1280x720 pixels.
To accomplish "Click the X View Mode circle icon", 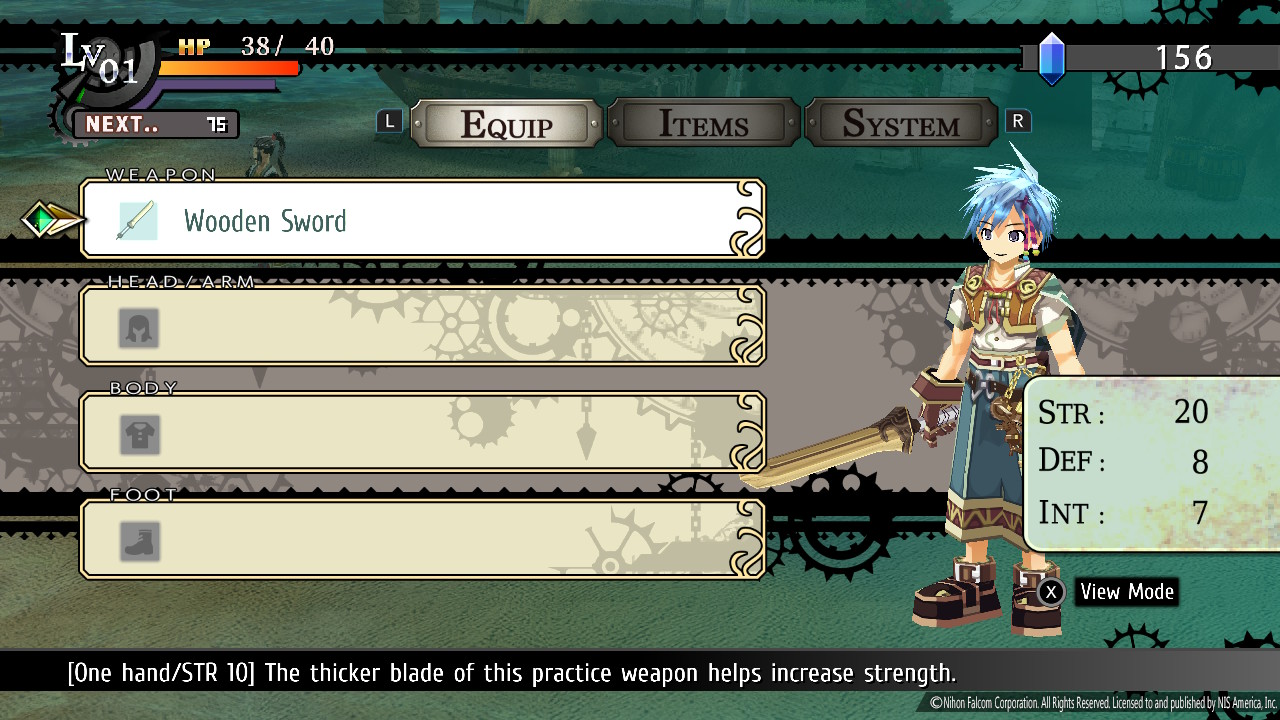I will [1051, 592].
